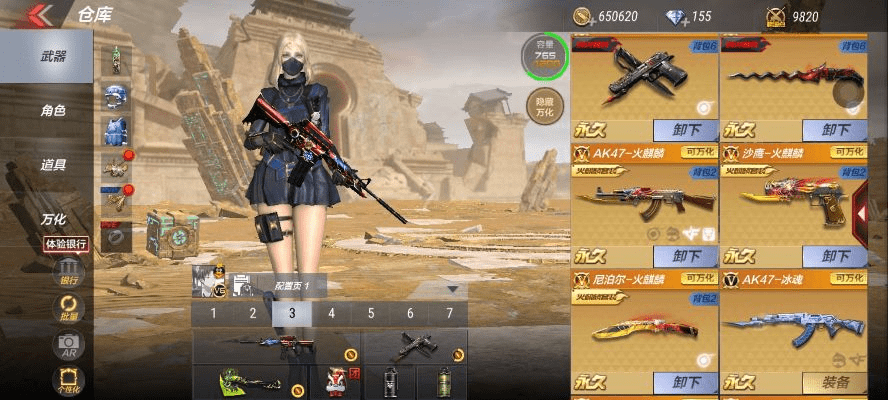Select the 道具 items tab

(52, 165)
